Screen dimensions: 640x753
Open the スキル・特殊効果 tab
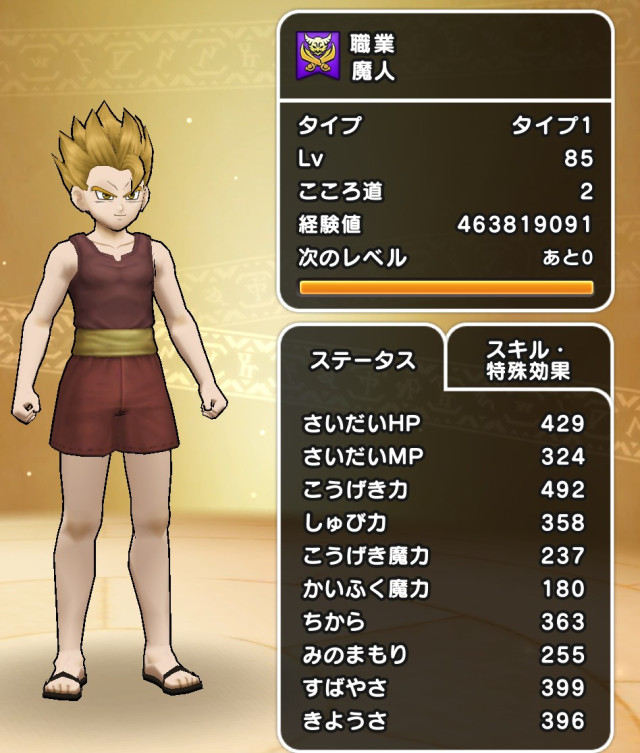(x=527, y=360)
